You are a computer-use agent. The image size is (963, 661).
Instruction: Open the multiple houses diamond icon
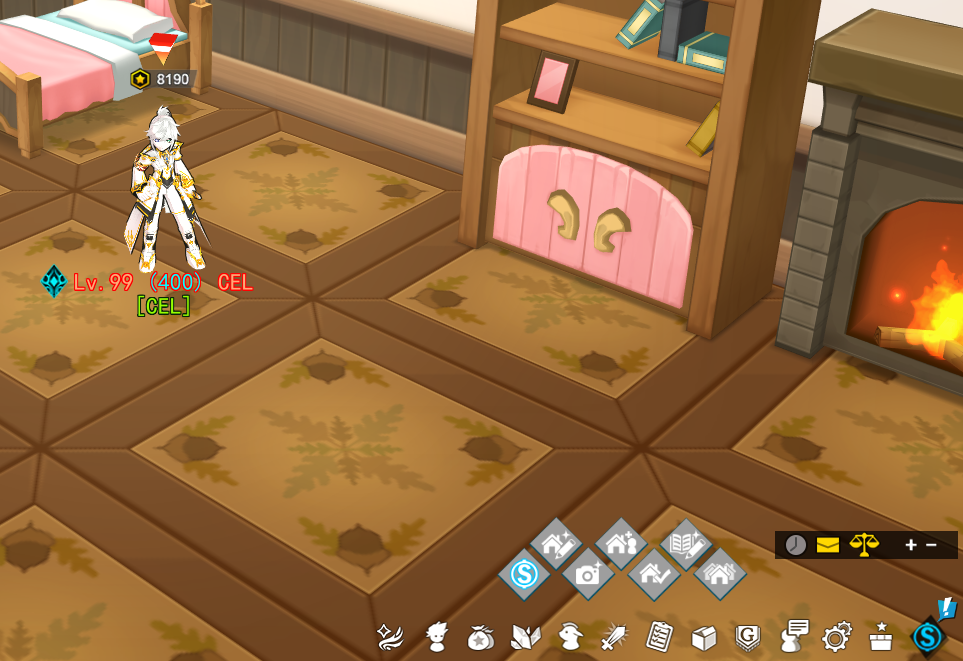pyautogui.click(x=719, y=574)
